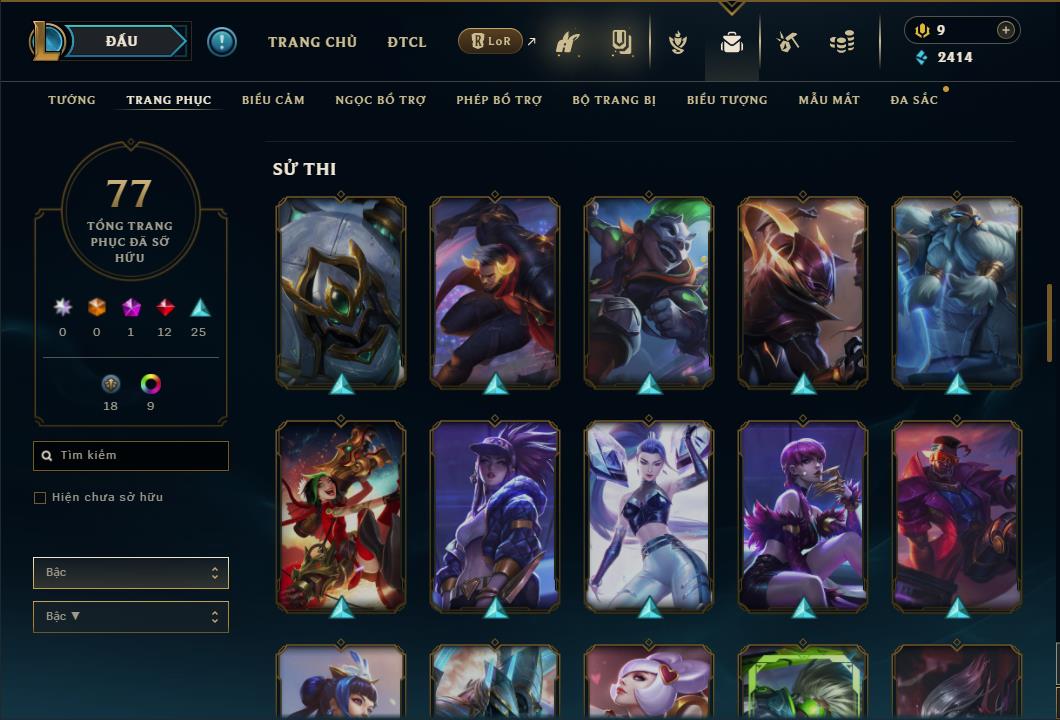The height and width of the screenshot is (720, 1060).
Task: Show the PHÉP BỔ TRỢ tab
Action: click(x=499, y=100)
